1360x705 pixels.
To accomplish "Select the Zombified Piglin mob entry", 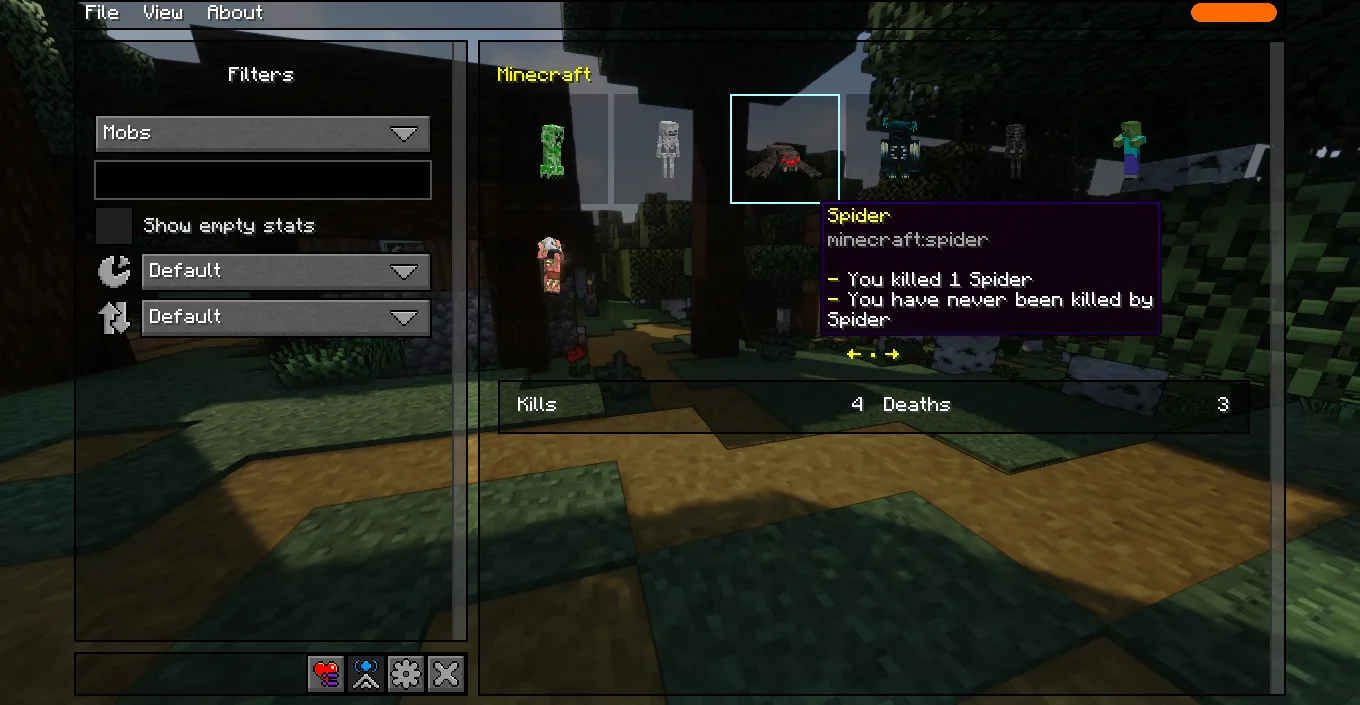I will (553, 265).
